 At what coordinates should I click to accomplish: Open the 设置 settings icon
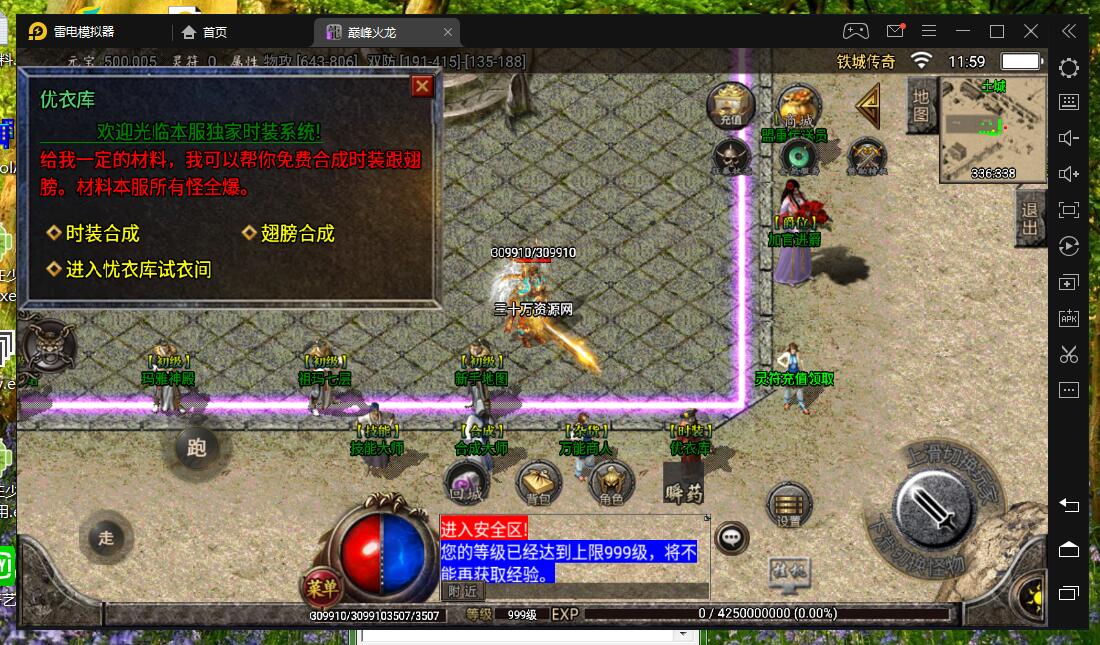click(789, 506)
